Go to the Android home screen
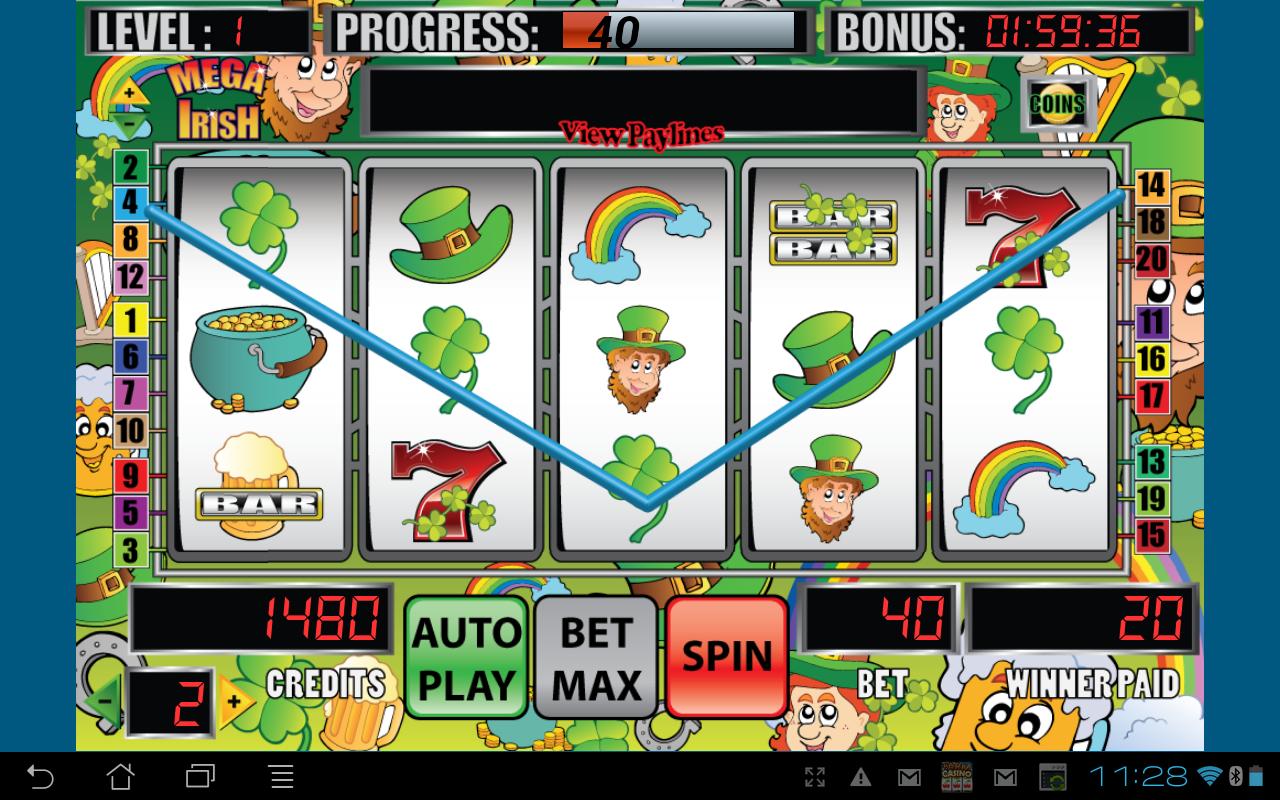This screenshot has width=1280, height=800. click(120, 776)
